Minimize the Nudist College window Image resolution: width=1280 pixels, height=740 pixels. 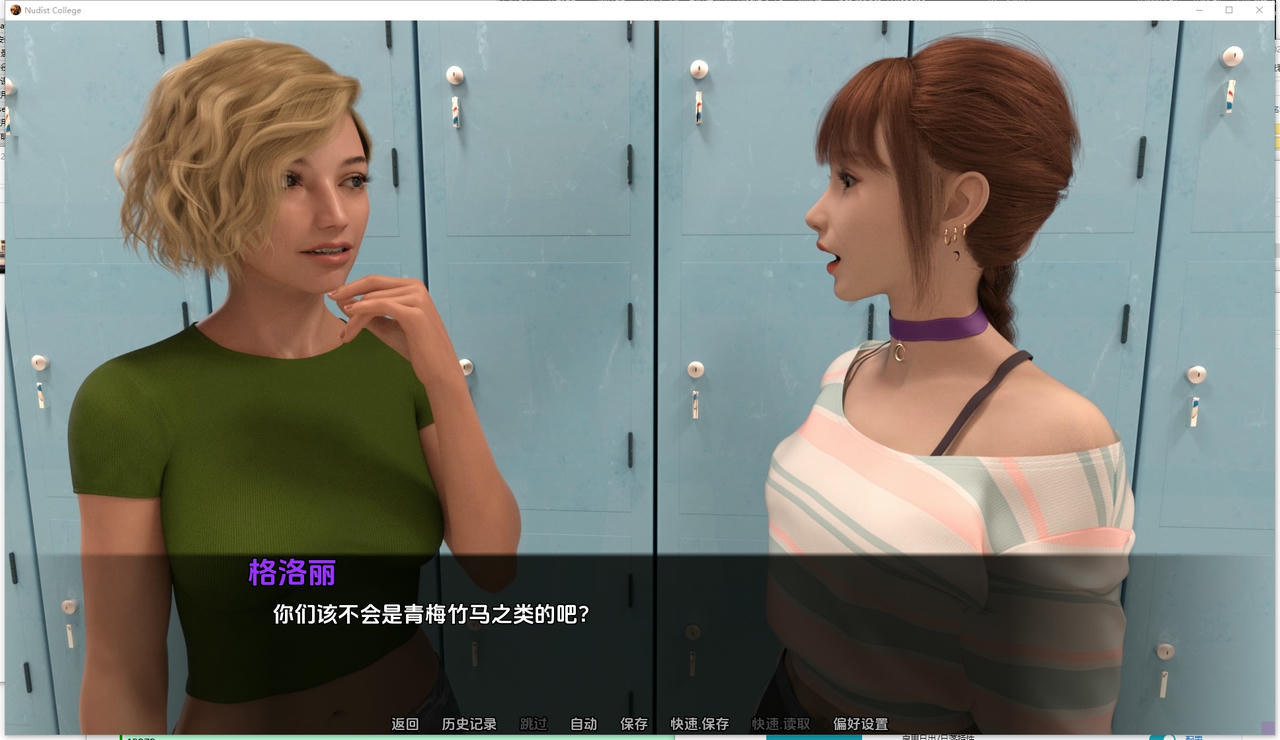point(1198,10)
